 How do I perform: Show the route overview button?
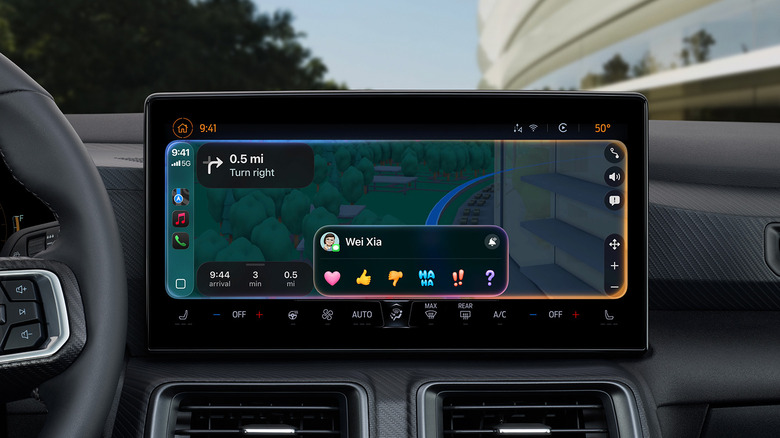613,154
